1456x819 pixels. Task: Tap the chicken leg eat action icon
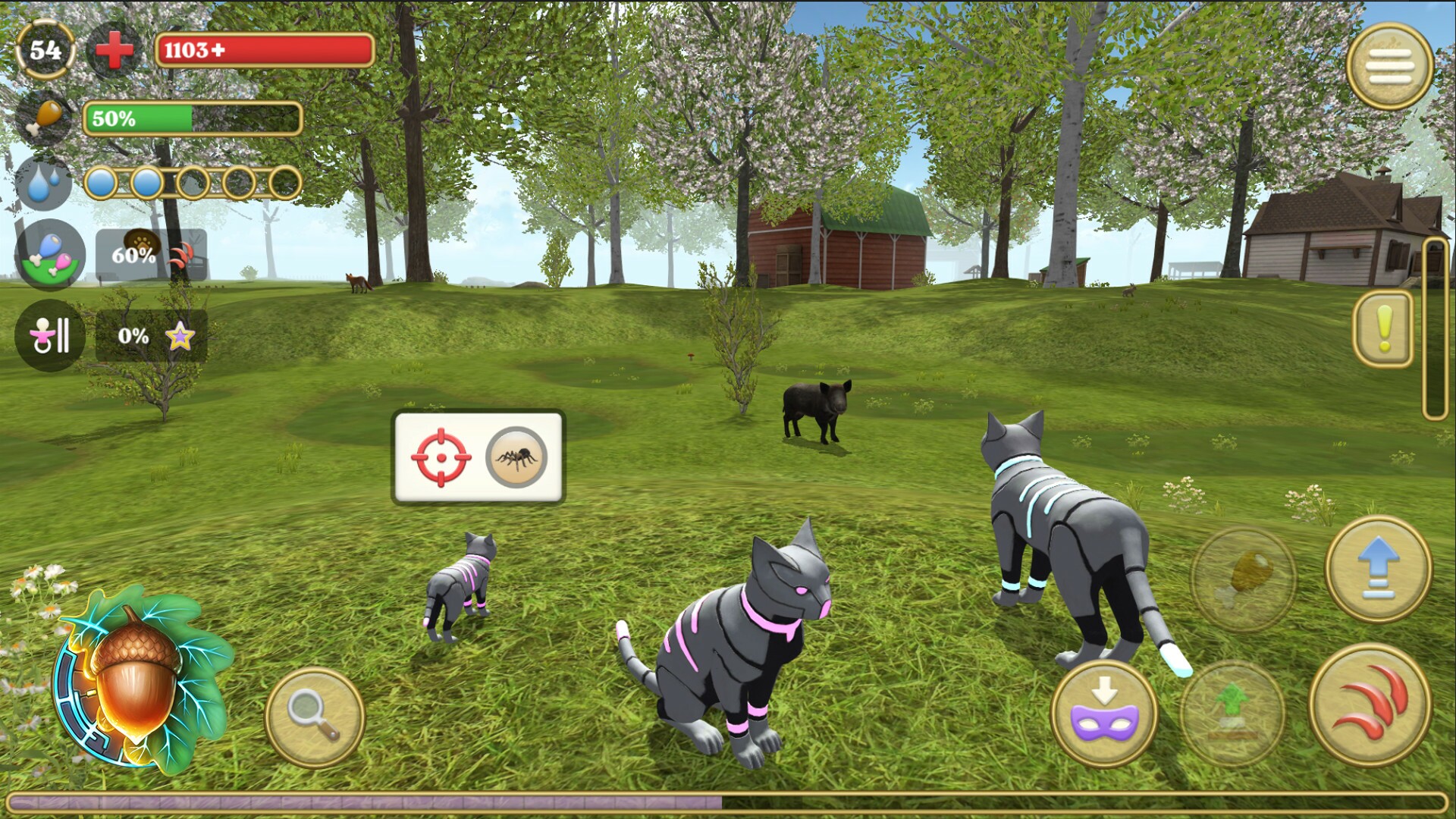[x=1244, y=580]
